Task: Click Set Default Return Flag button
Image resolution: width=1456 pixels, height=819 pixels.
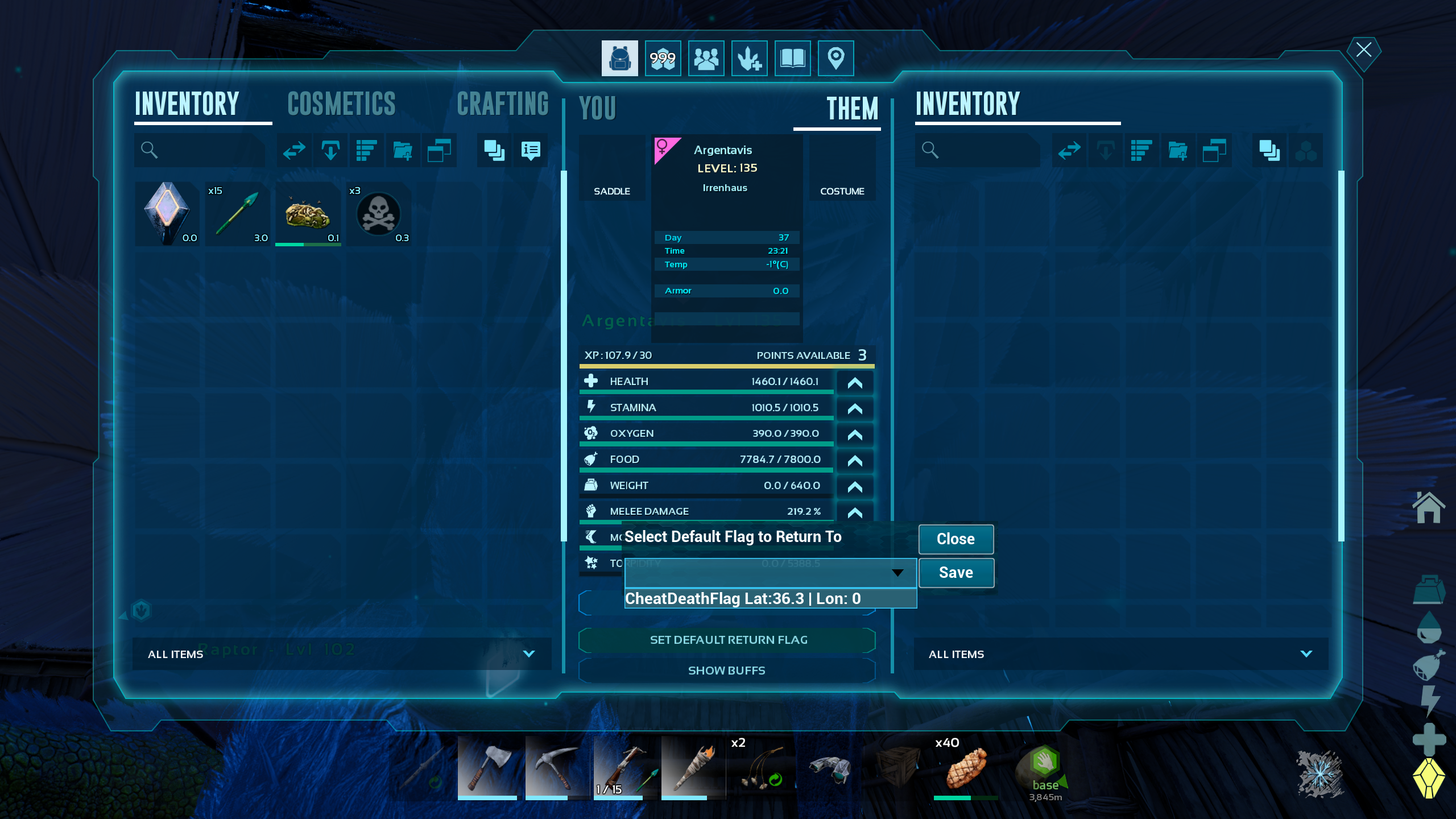Action: pyautogui.click(x=727, y=640)
